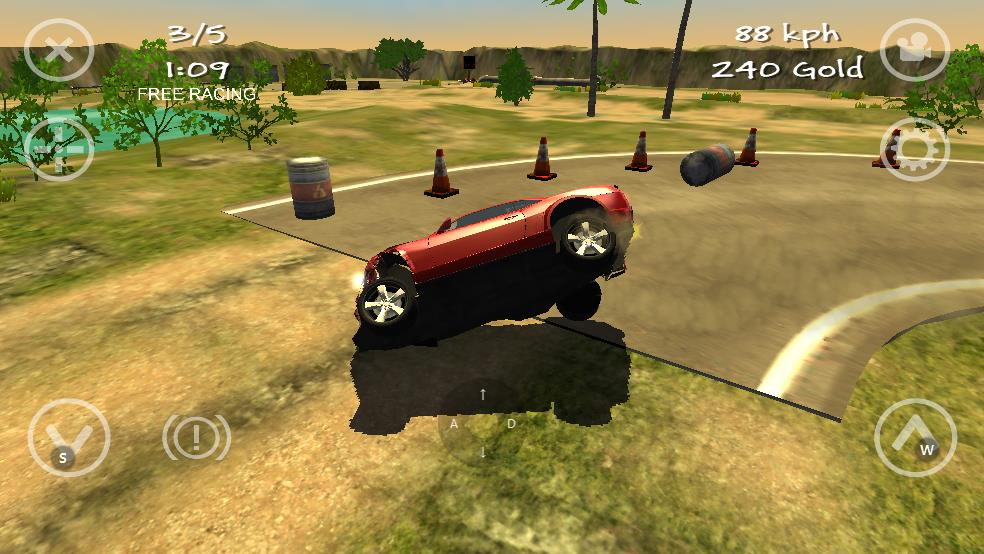Tap the crosshair reset button
The width and height of the screenshot is (984, 554).
(x=58, y=150)
